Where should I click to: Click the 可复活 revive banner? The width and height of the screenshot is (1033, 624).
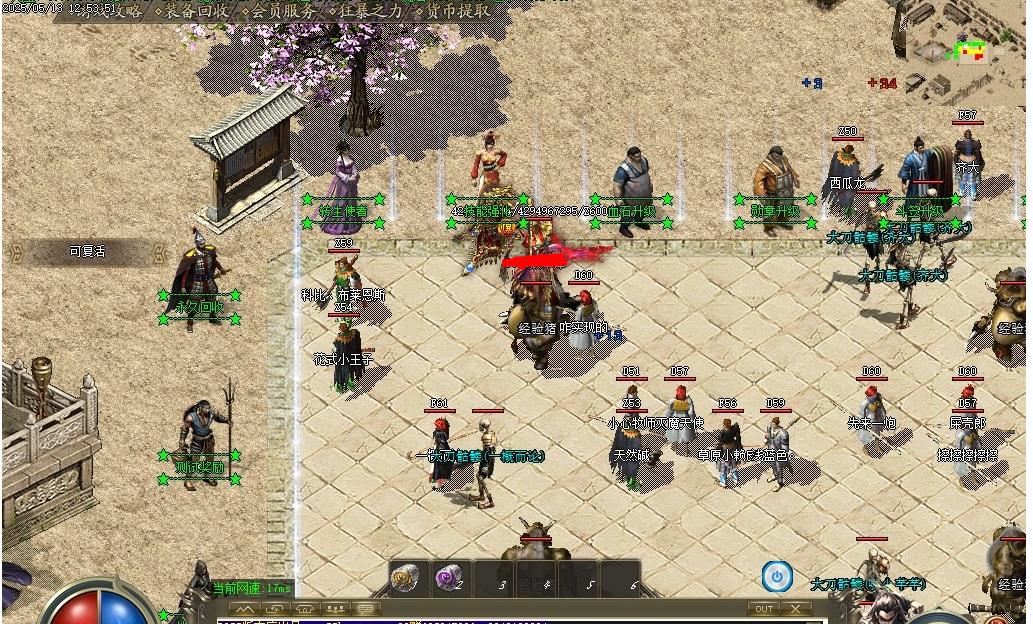click(x=87, y=252)
